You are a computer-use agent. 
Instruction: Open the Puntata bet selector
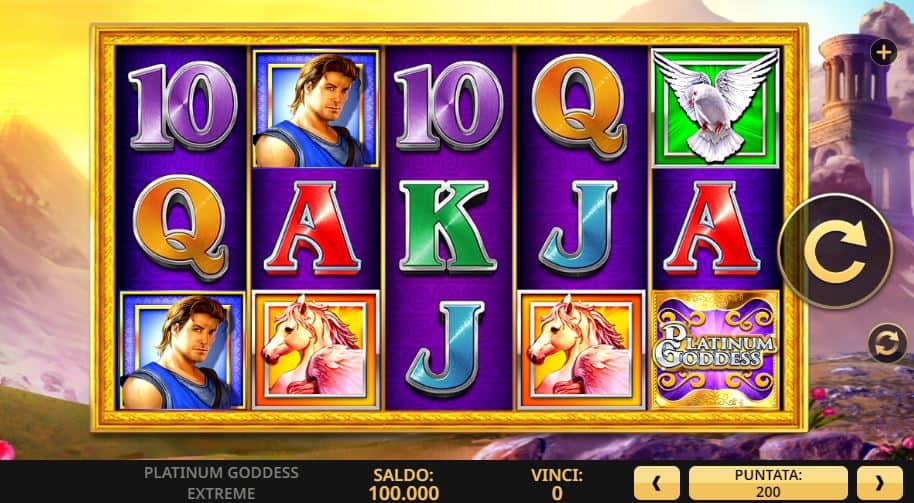tap(768, 482)
